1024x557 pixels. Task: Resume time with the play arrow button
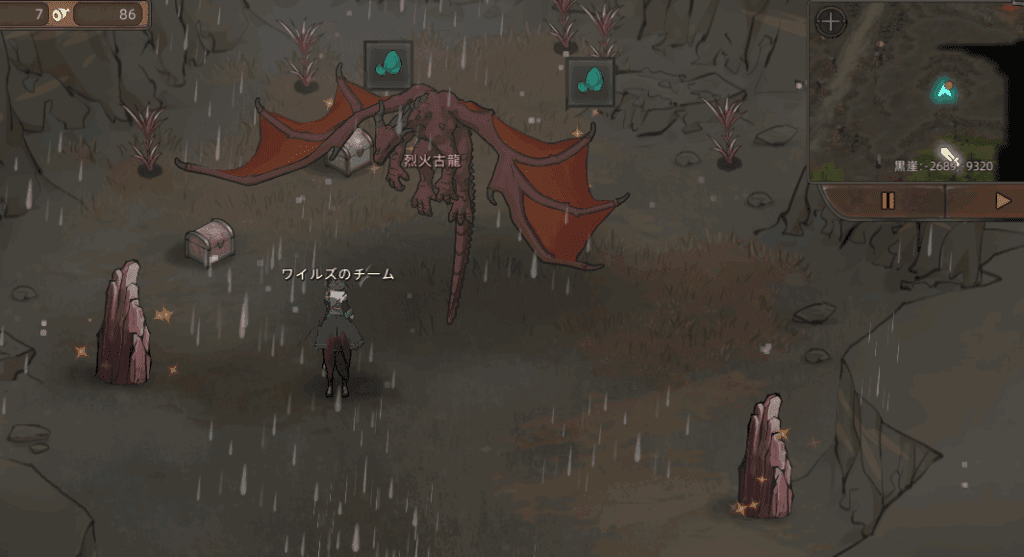click(x=1002, y=201)
